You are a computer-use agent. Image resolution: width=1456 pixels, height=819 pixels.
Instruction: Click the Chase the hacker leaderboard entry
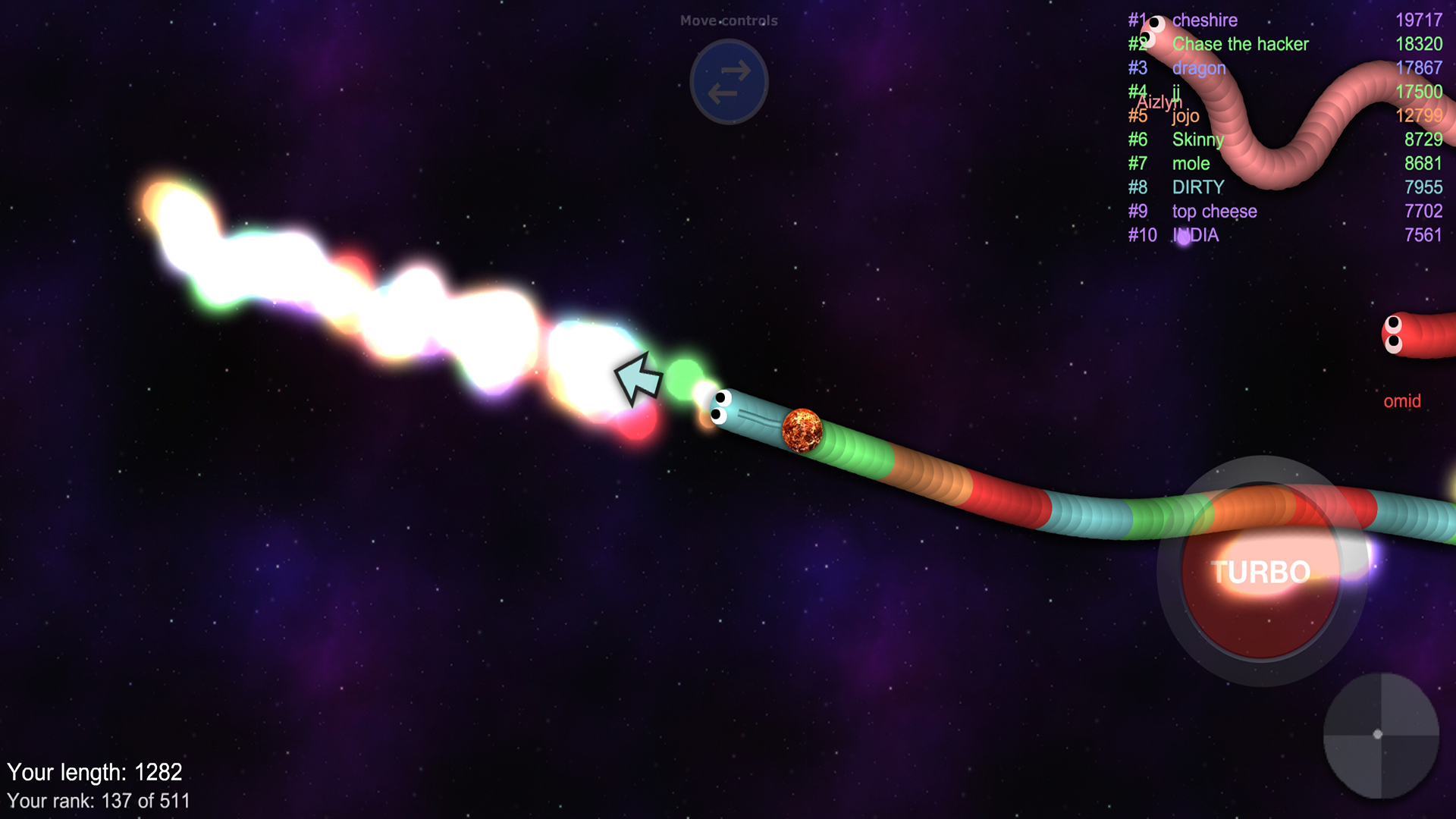(x=1239, y=44)
